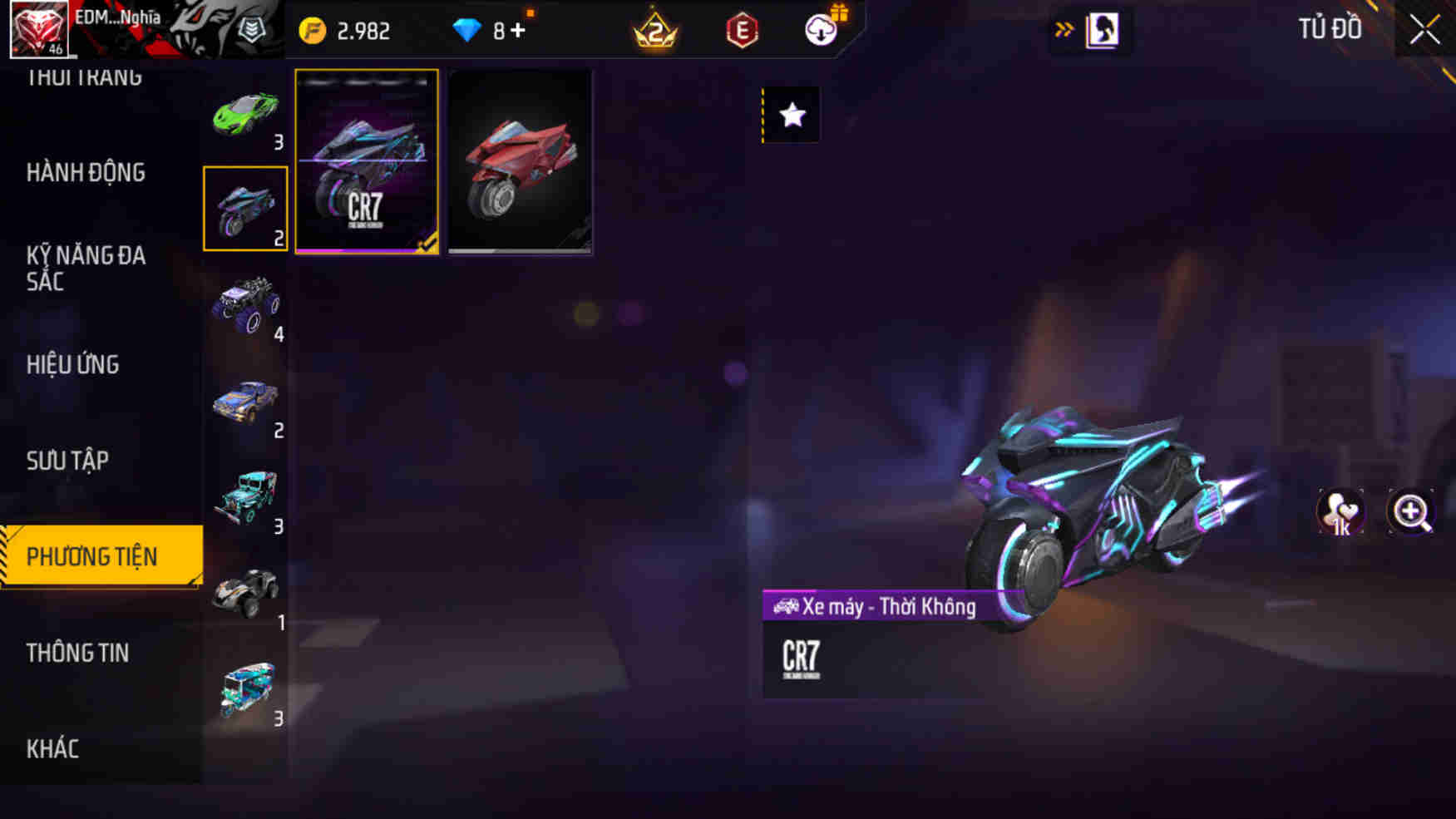The width and height of the screenshot is (1456, 819).
Task: Switch to the SƯU TẬP tab
Action: coord(68,460)
